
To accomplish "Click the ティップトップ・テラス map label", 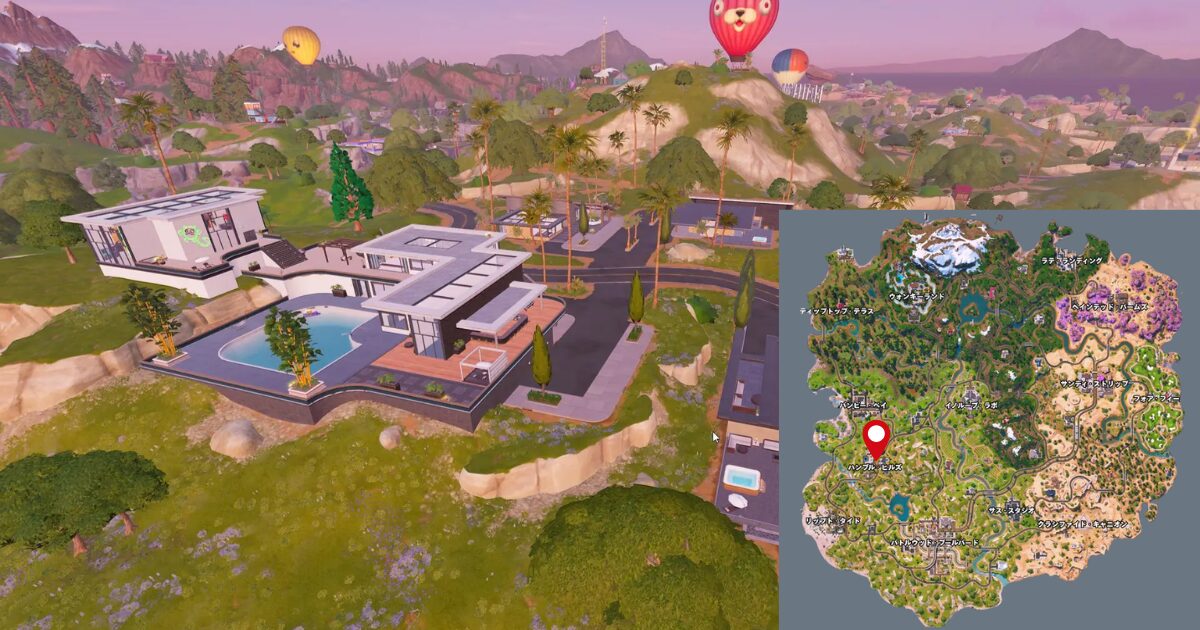I will 837,311.
